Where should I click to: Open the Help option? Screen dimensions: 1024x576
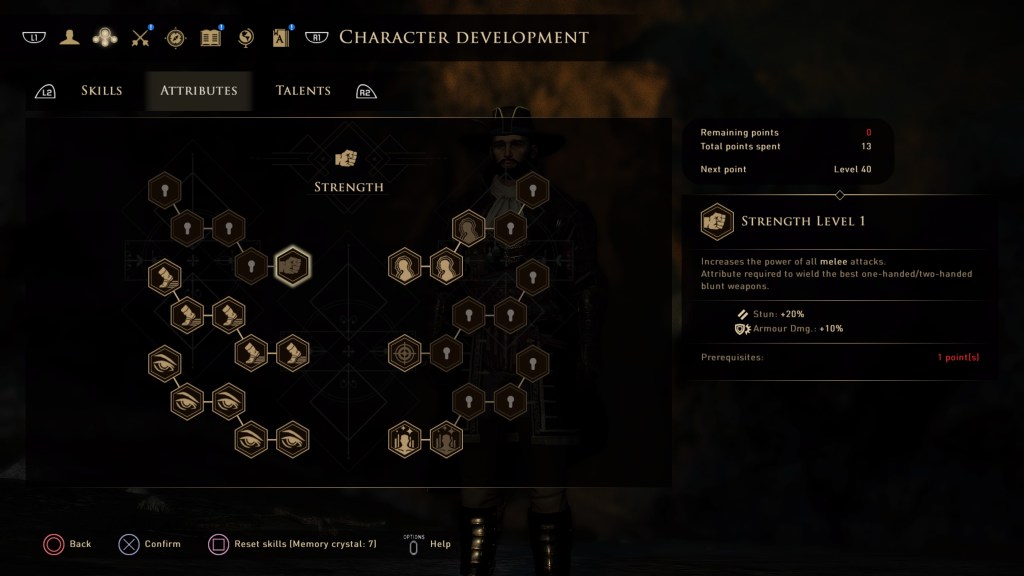431,544
